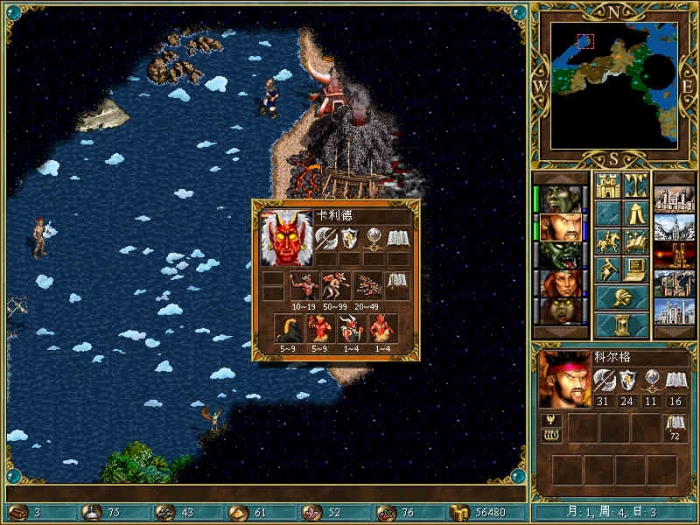Image resolution: width=700 pixels, height=525 pixels.
Task: Put the hero to sleep with the tent button
Action: coord(636,213)
